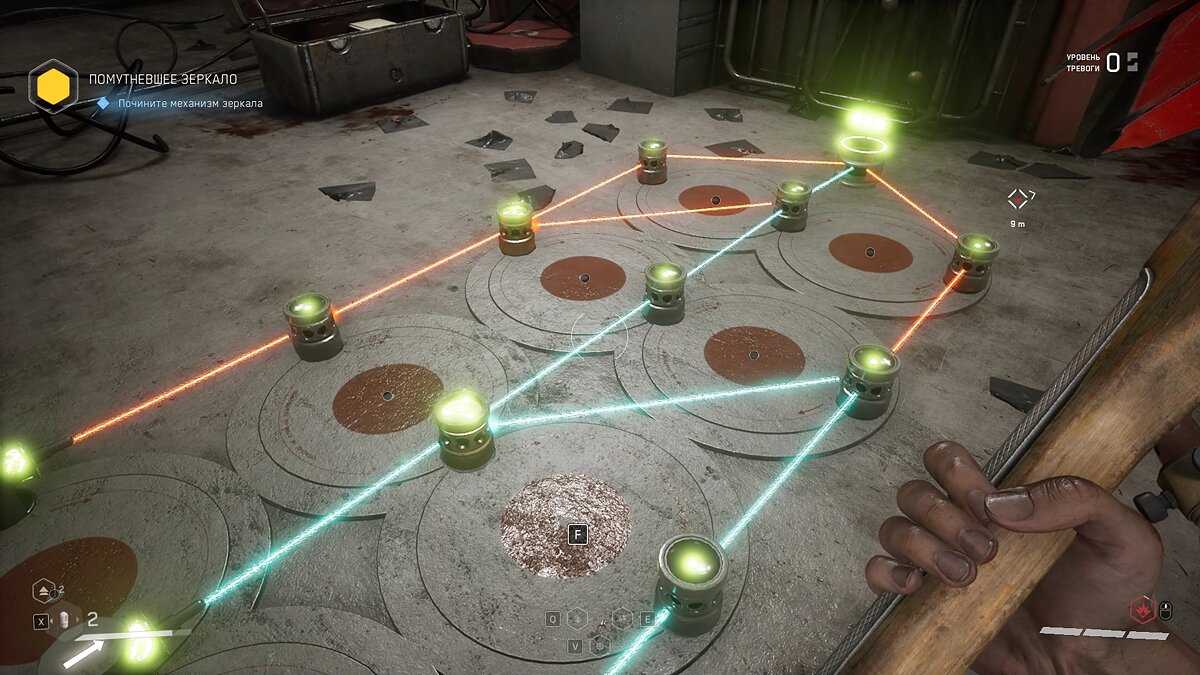Click the Почините механизм зеркала objective
This screenshot has width=1200, height=675.
(190, 103)
